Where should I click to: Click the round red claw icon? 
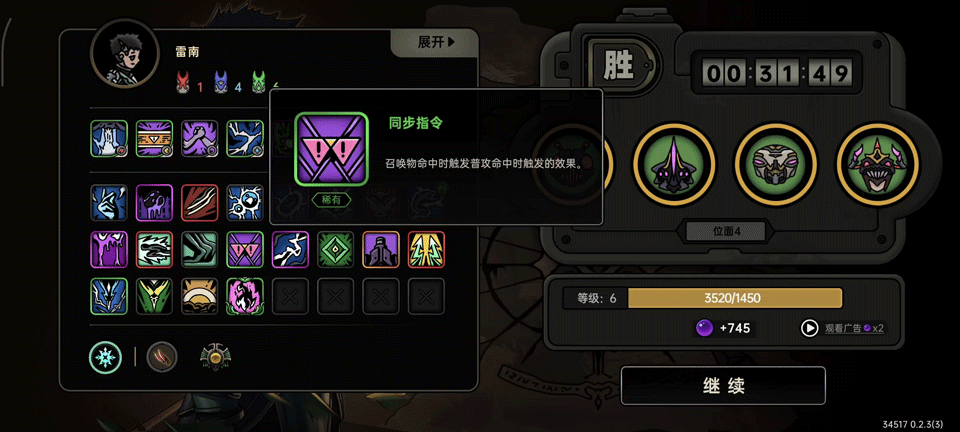point(162,356)
